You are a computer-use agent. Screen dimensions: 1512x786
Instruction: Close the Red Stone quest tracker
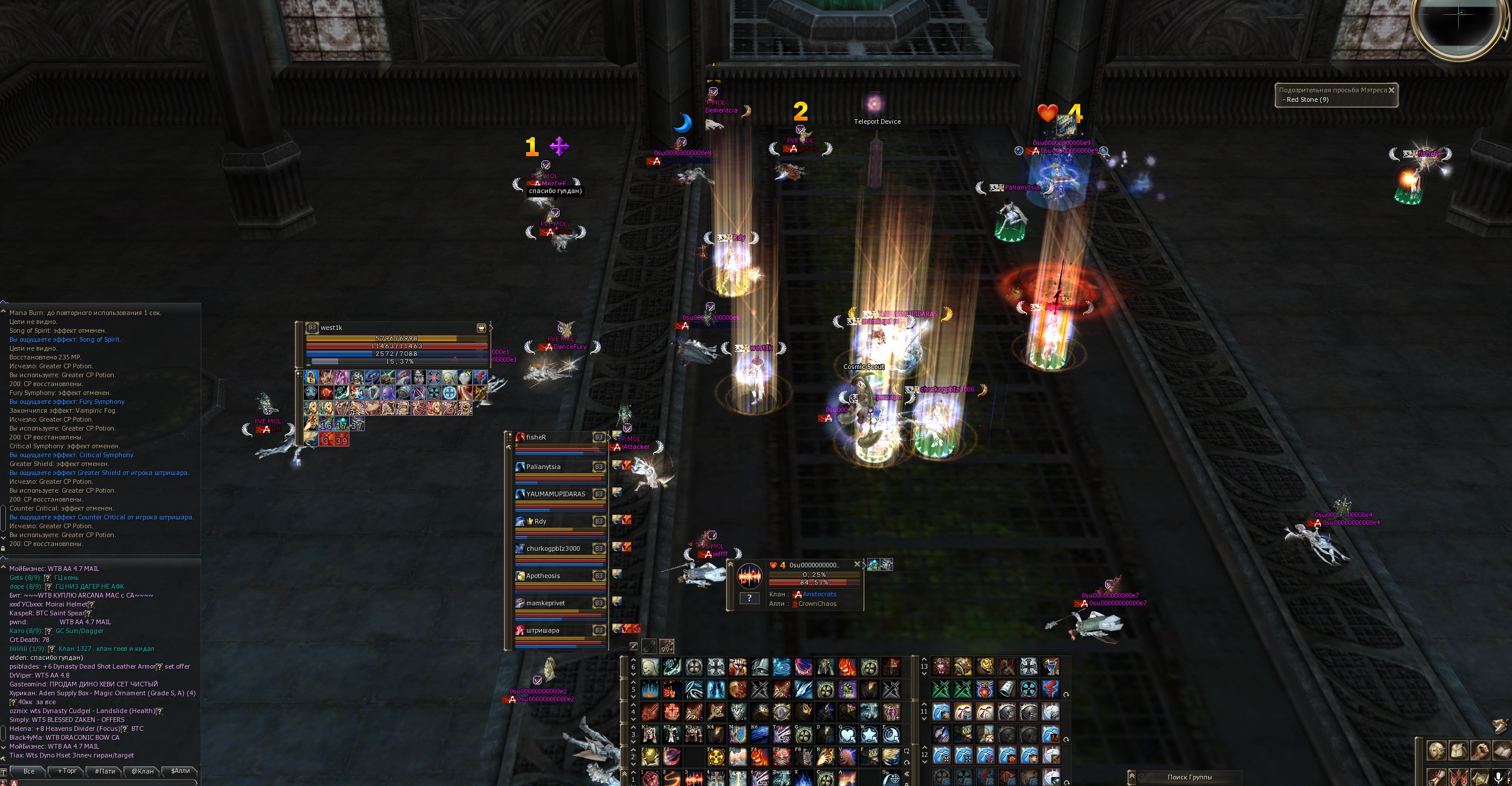[x=1391, y=90]
